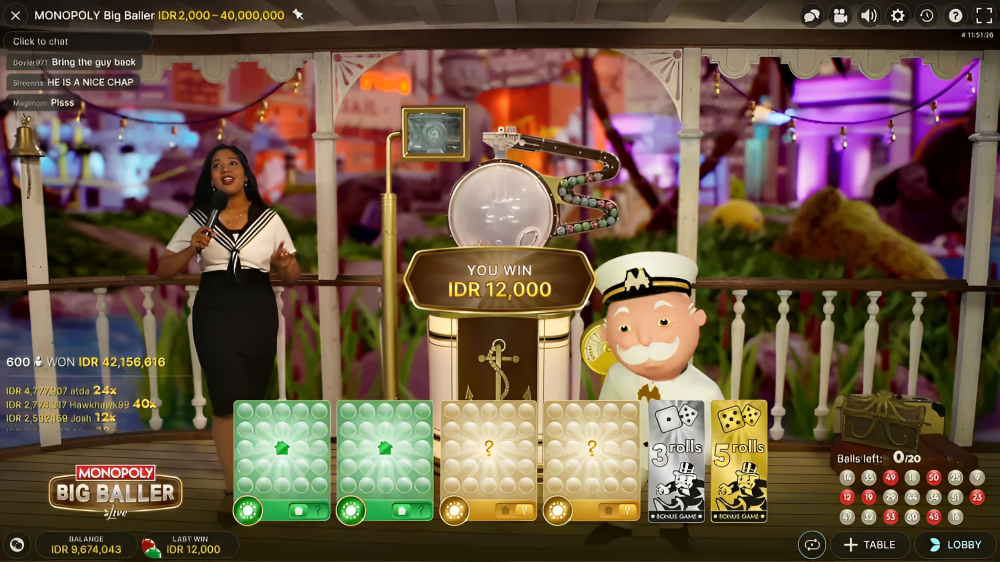Enter fullscreen mode
Viewport: 1000px width, 562px height.
click(x=984, y=16)
